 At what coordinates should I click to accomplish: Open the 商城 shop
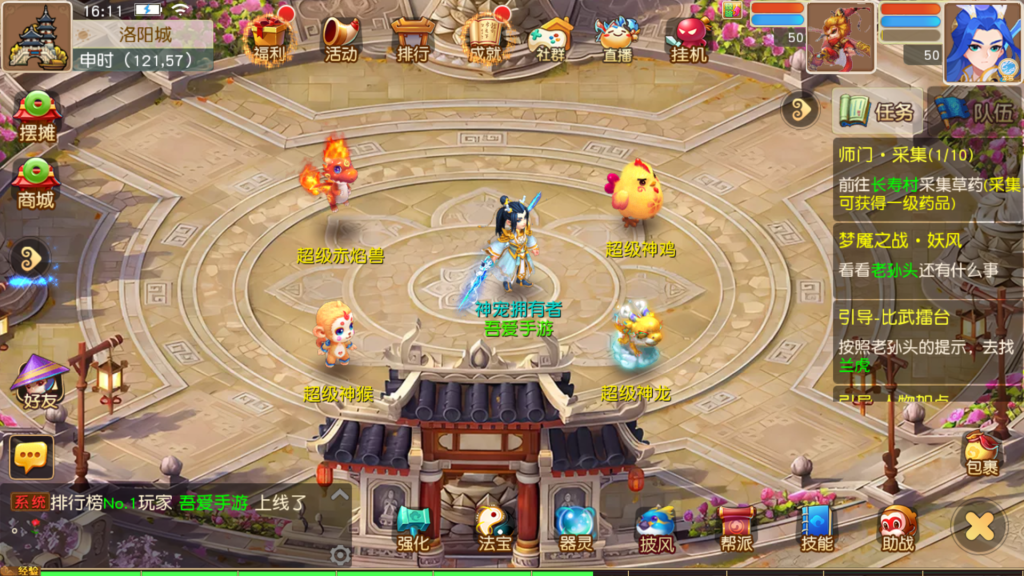pyautogui.click(x=36, y=182)
